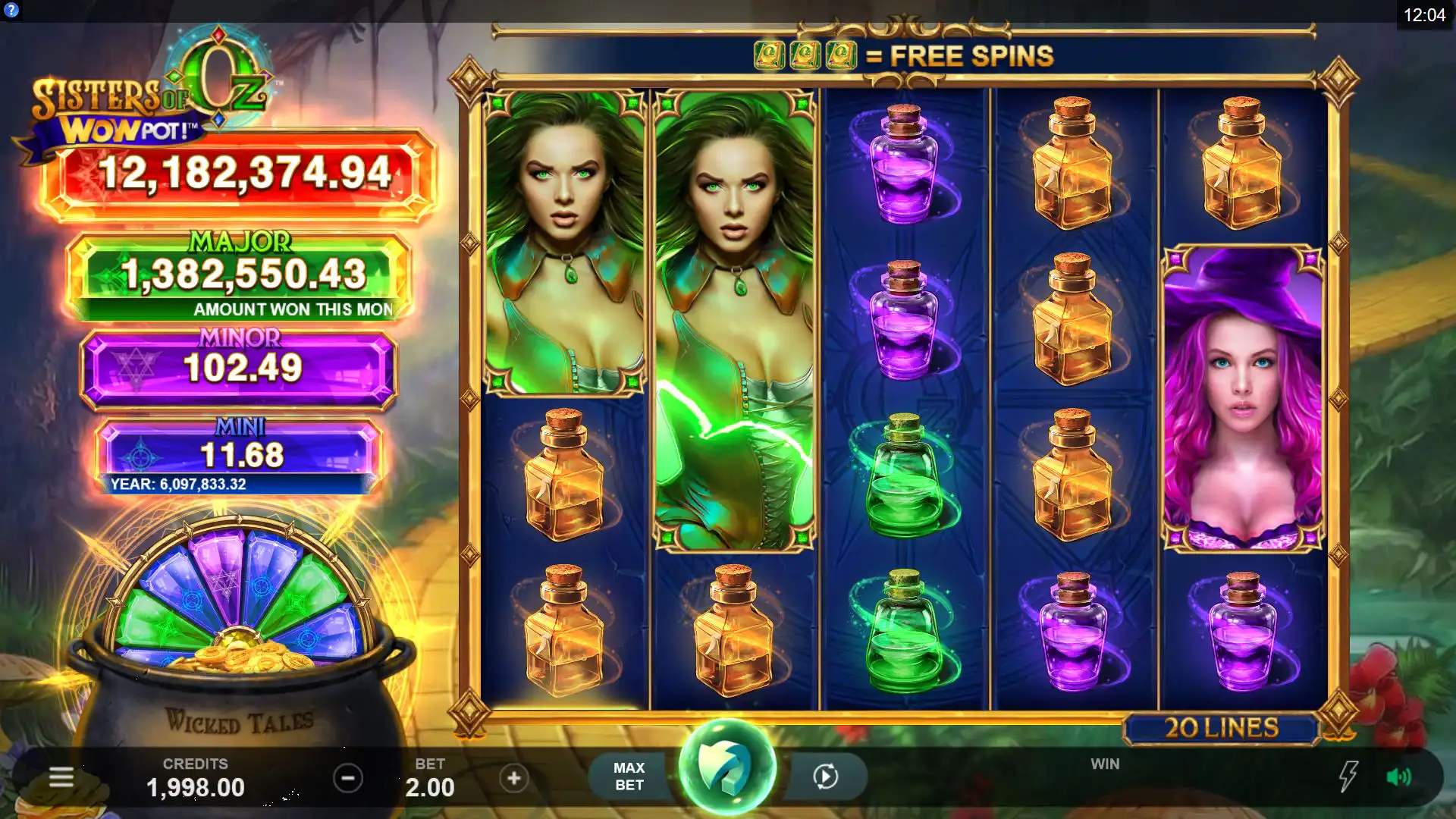
Task: Increase the bet with the plus button
Action: point(514,778)
